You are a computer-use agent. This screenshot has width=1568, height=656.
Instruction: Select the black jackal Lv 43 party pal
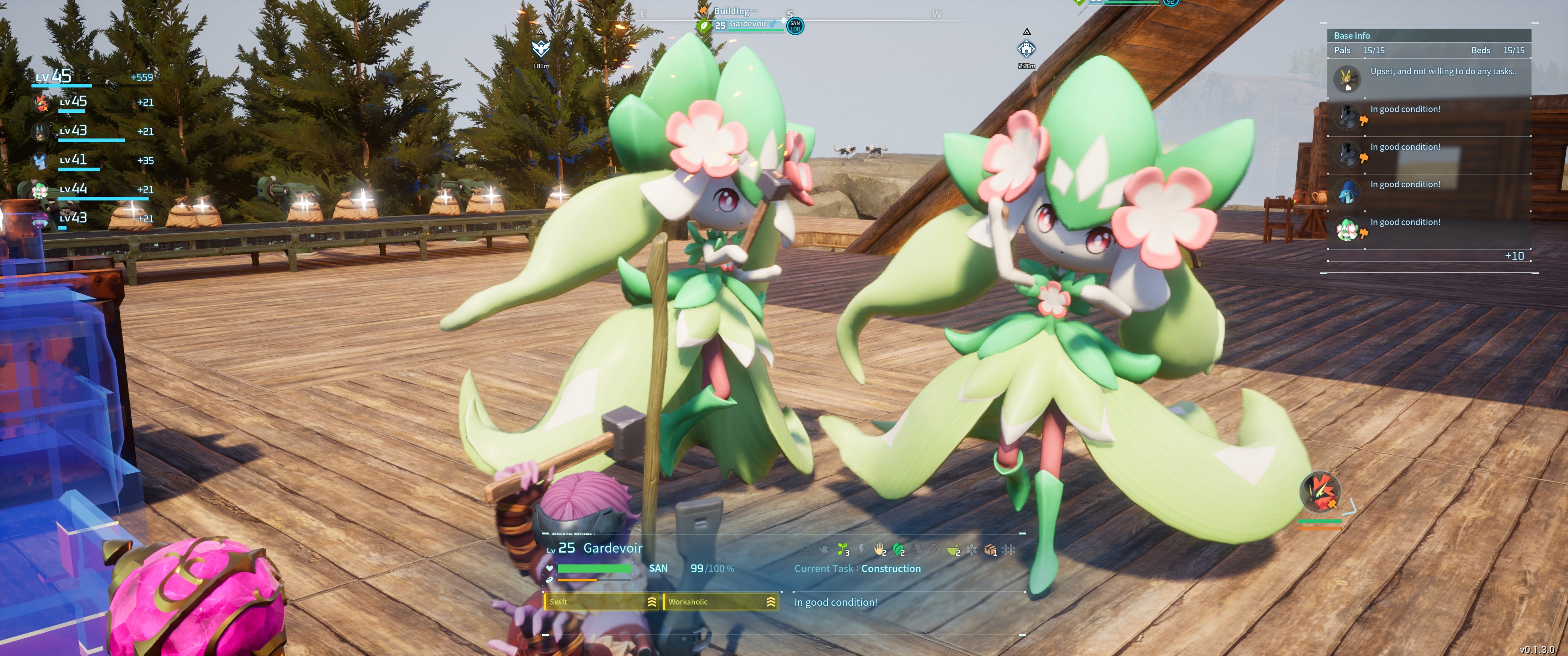tap(40, 132)
